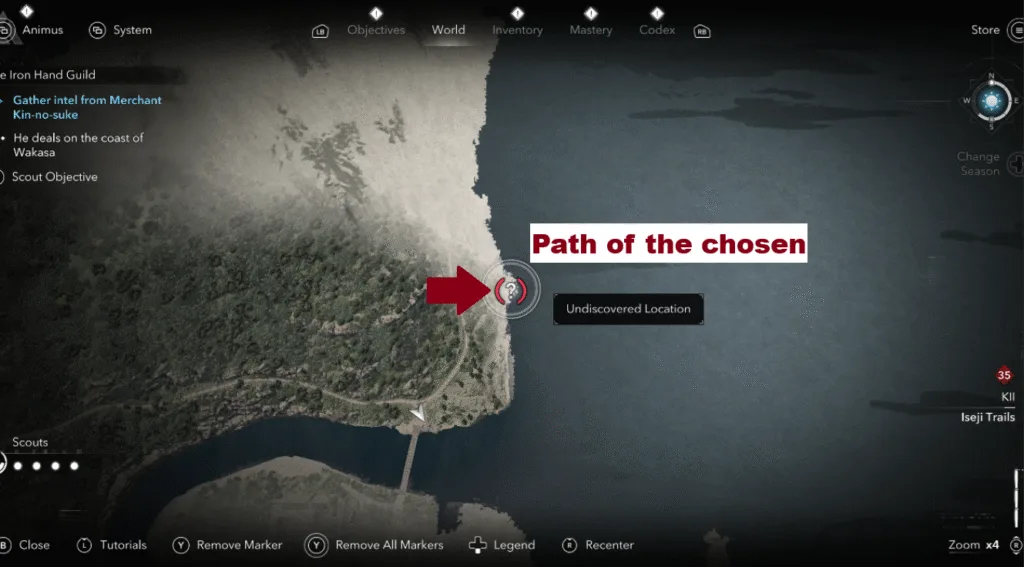Click the Change Season control
1024x567 pixels.
point(978,163)
